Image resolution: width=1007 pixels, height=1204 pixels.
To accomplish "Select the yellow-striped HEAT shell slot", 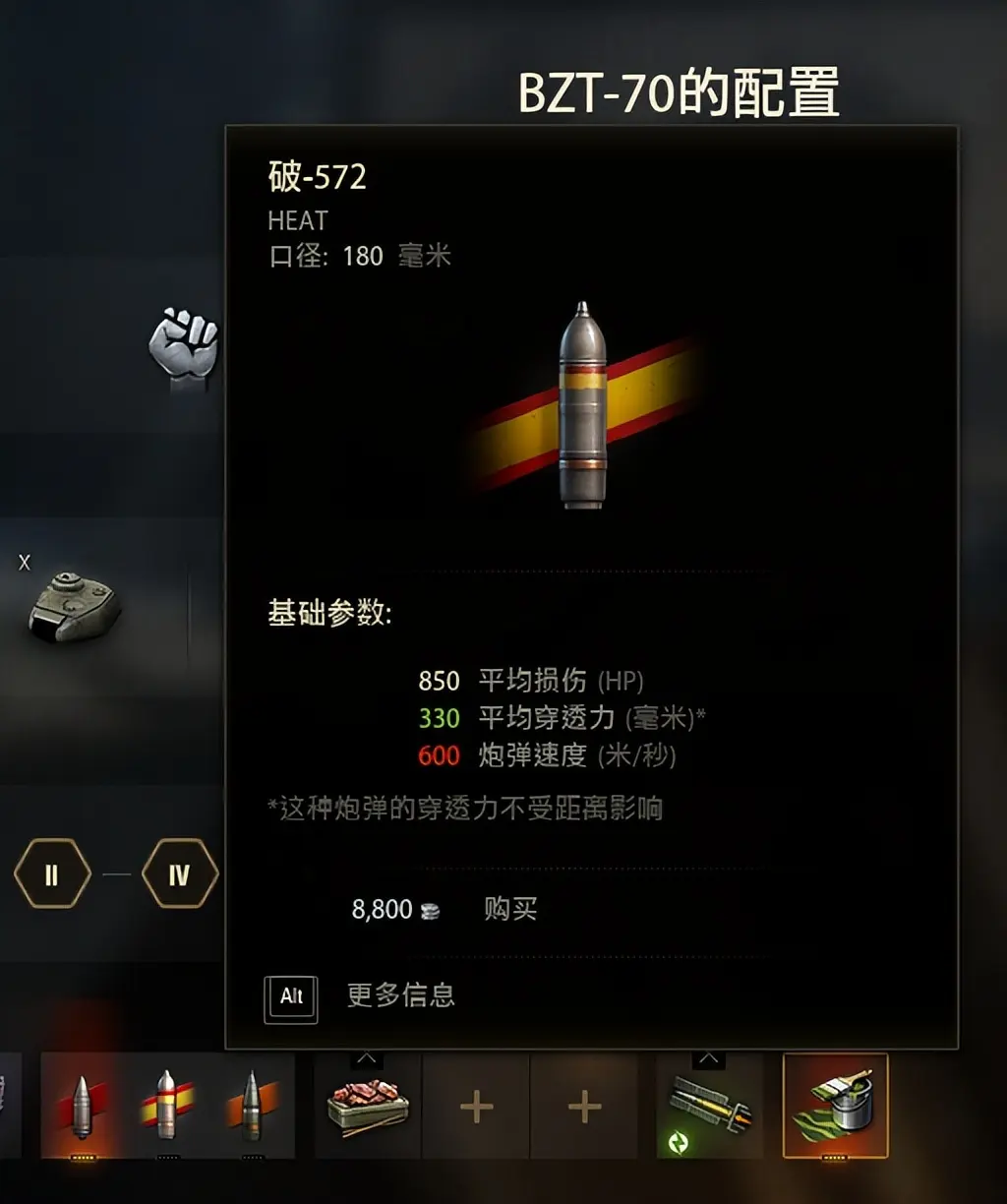I will coord(167,1106).
